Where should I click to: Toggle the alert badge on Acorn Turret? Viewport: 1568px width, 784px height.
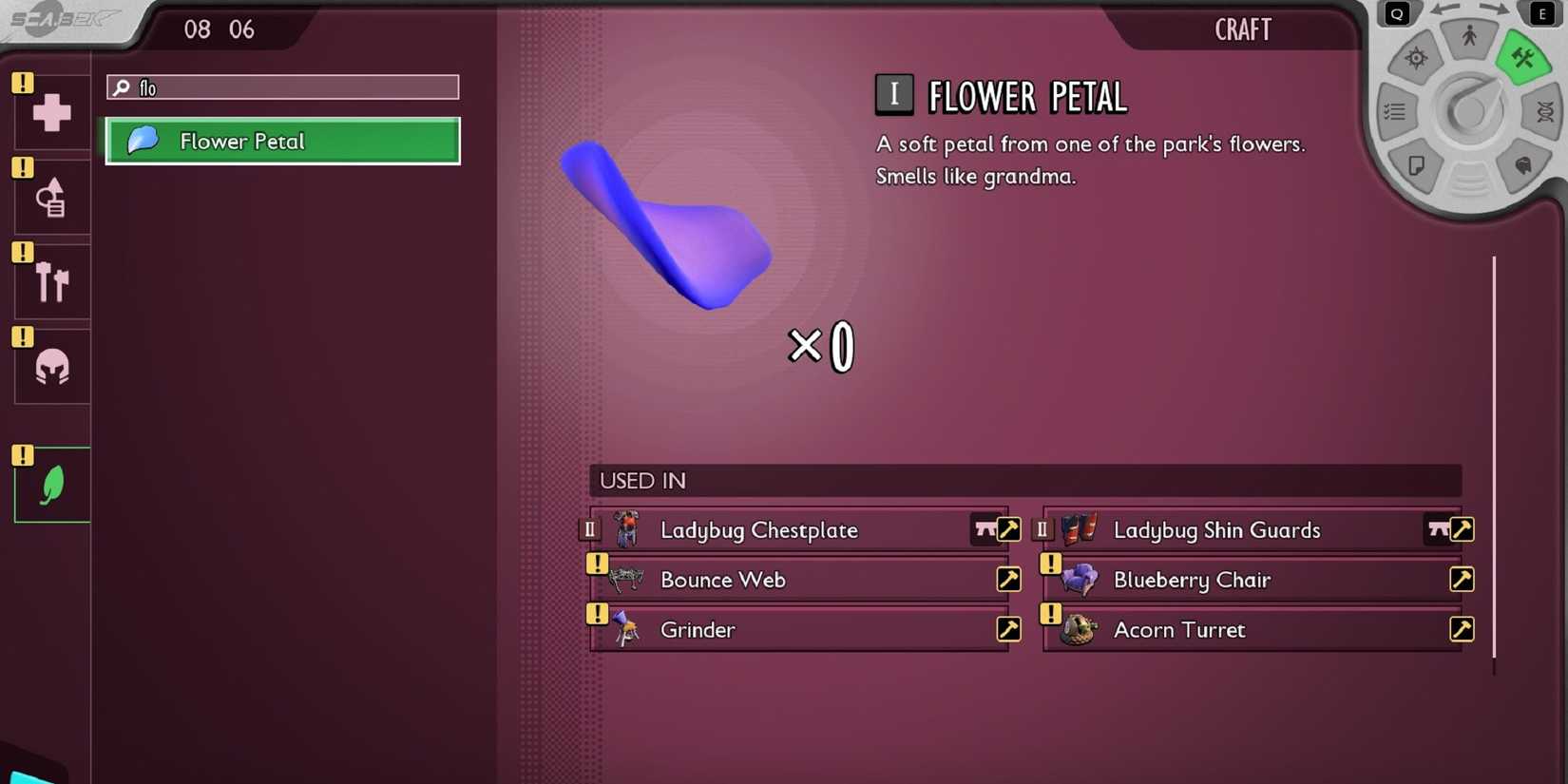tap(1049, 614)
